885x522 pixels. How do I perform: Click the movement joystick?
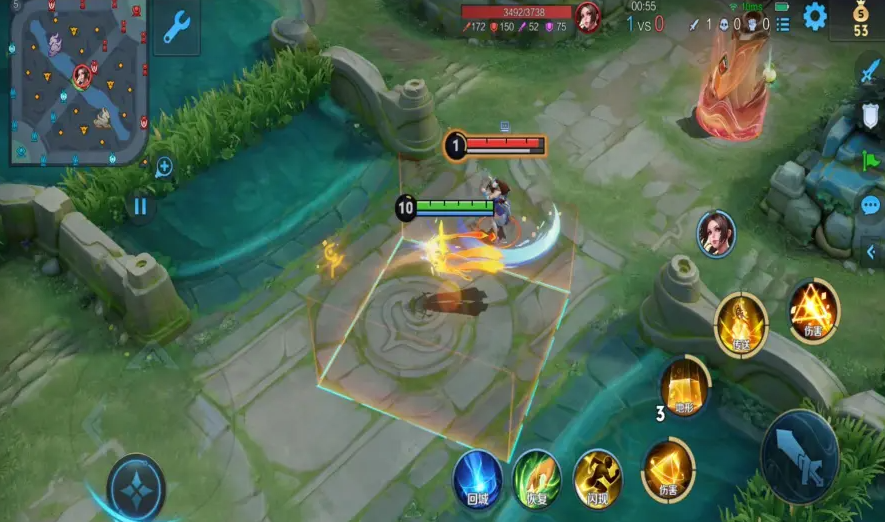(136, 487)
